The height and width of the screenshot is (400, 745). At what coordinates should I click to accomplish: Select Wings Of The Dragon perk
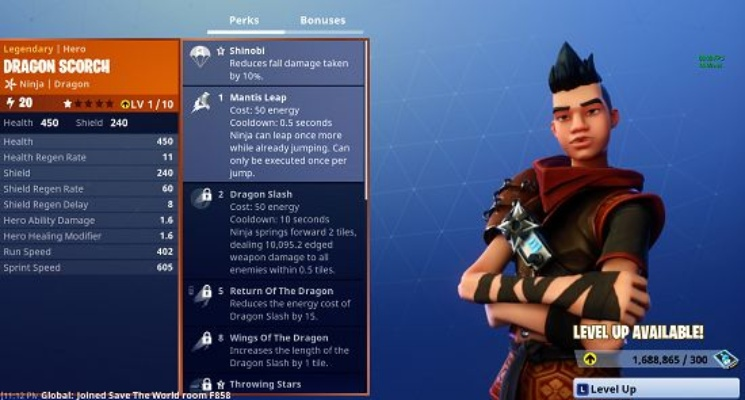(x=273, y=349)
